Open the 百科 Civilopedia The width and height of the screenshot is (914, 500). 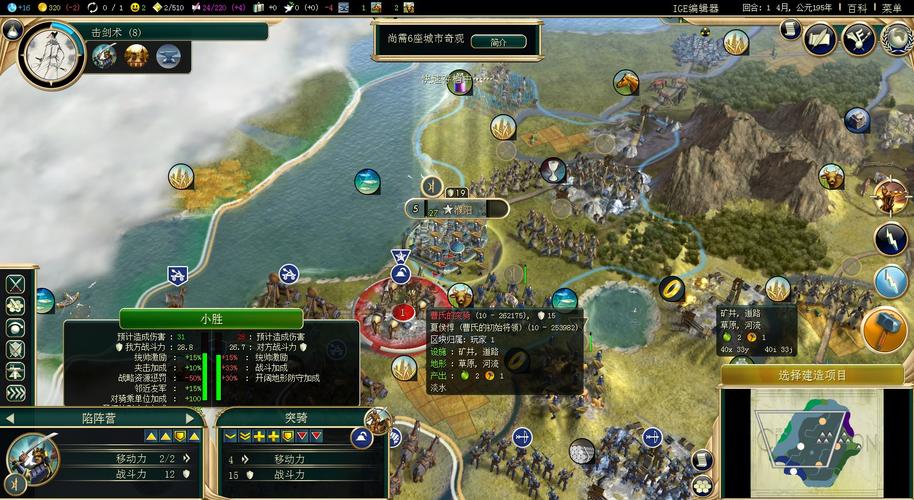[858, 8]
